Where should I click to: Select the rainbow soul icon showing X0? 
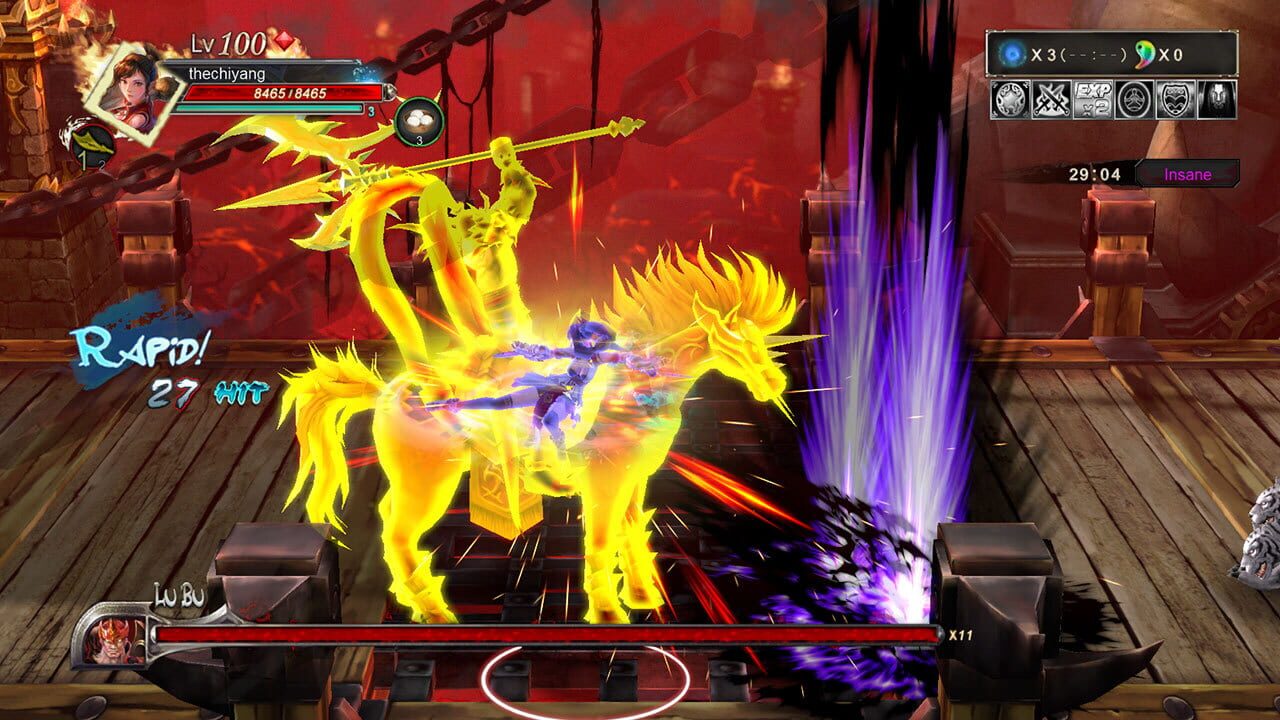point(1144,53)
